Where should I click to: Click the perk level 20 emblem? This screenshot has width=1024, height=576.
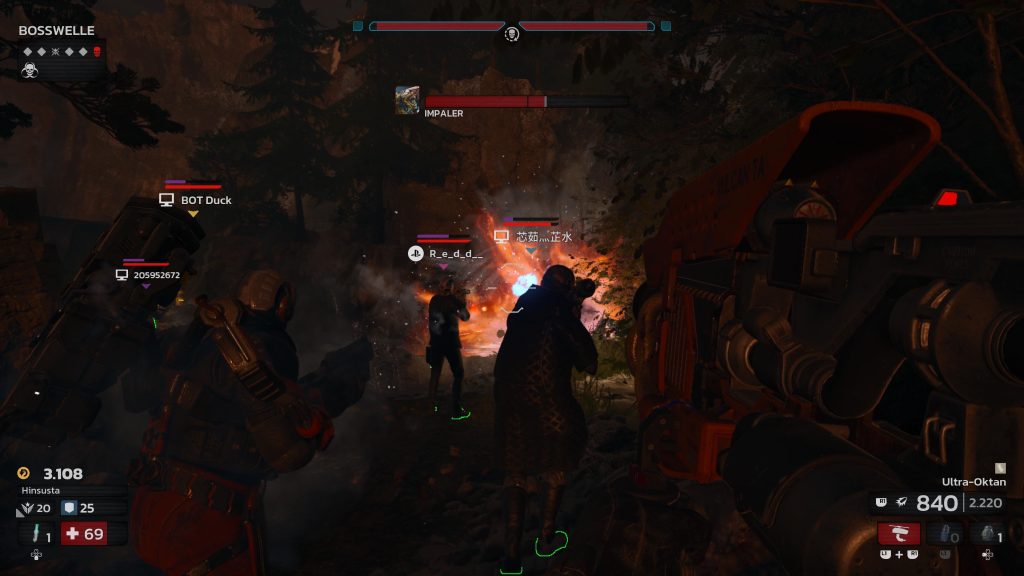point(25,509)
